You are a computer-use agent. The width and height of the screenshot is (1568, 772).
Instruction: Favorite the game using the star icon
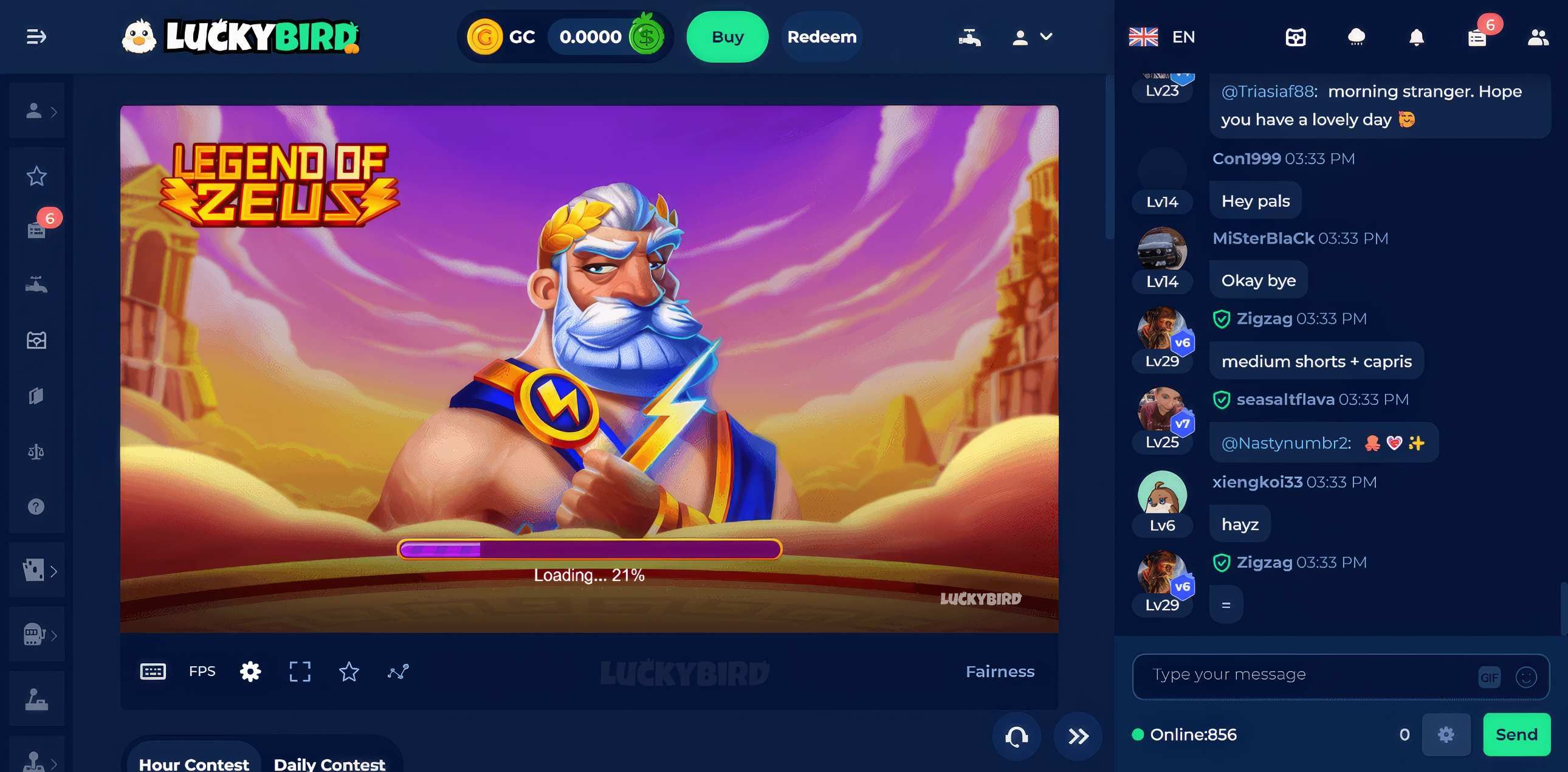pos(349,672)
